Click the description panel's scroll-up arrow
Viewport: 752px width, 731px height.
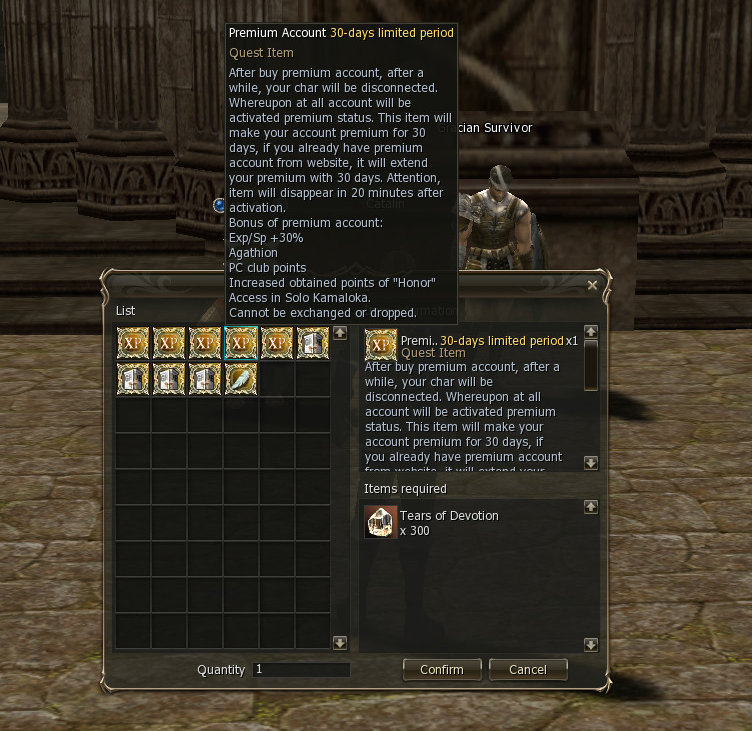point(591,331)
